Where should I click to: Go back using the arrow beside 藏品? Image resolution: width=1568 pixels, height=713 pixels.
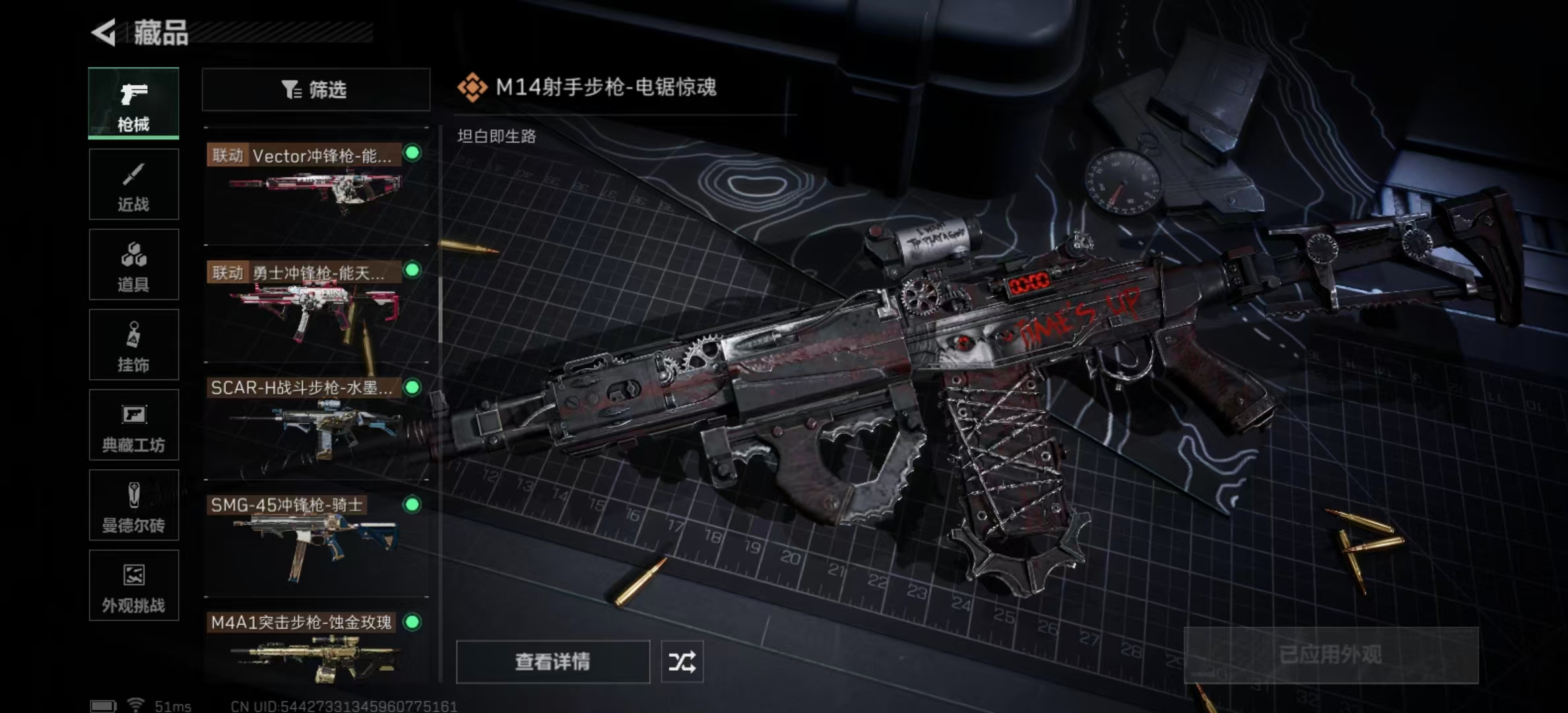point(104,32)
